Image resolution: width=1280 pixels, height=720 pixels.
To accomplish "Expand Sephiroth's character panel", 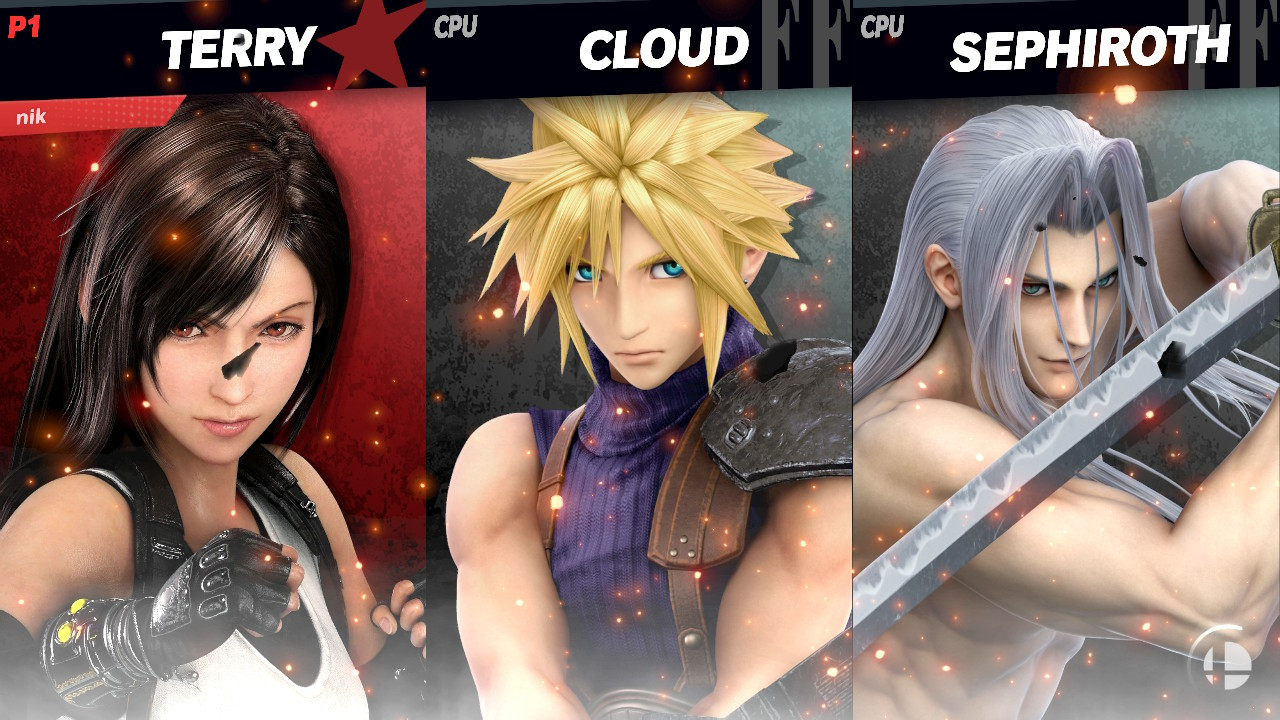I will 1065,400.
